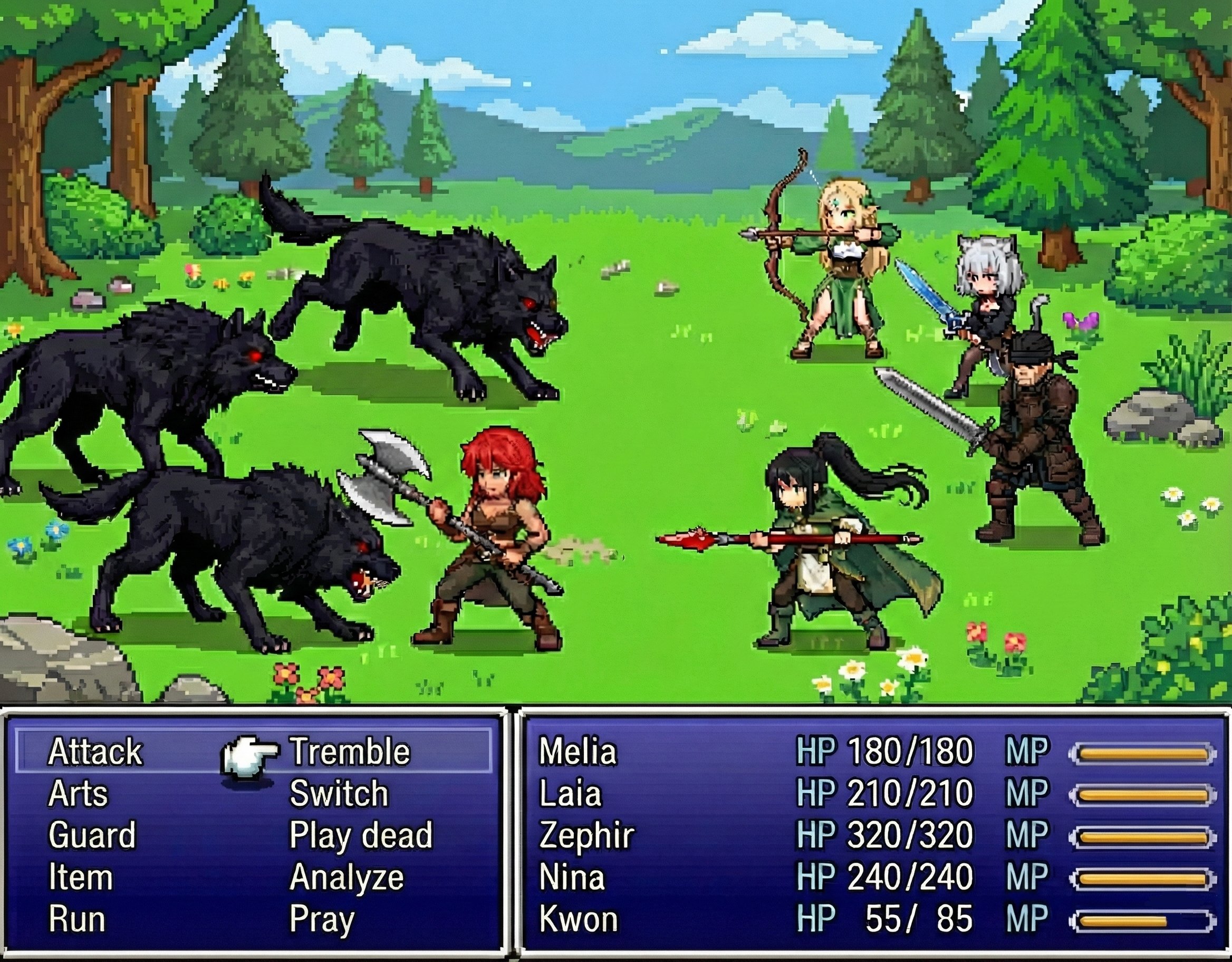Open the Arts menu
Image resolution: width=1232 pixels, height=962 pixels.
coord(78,794)
